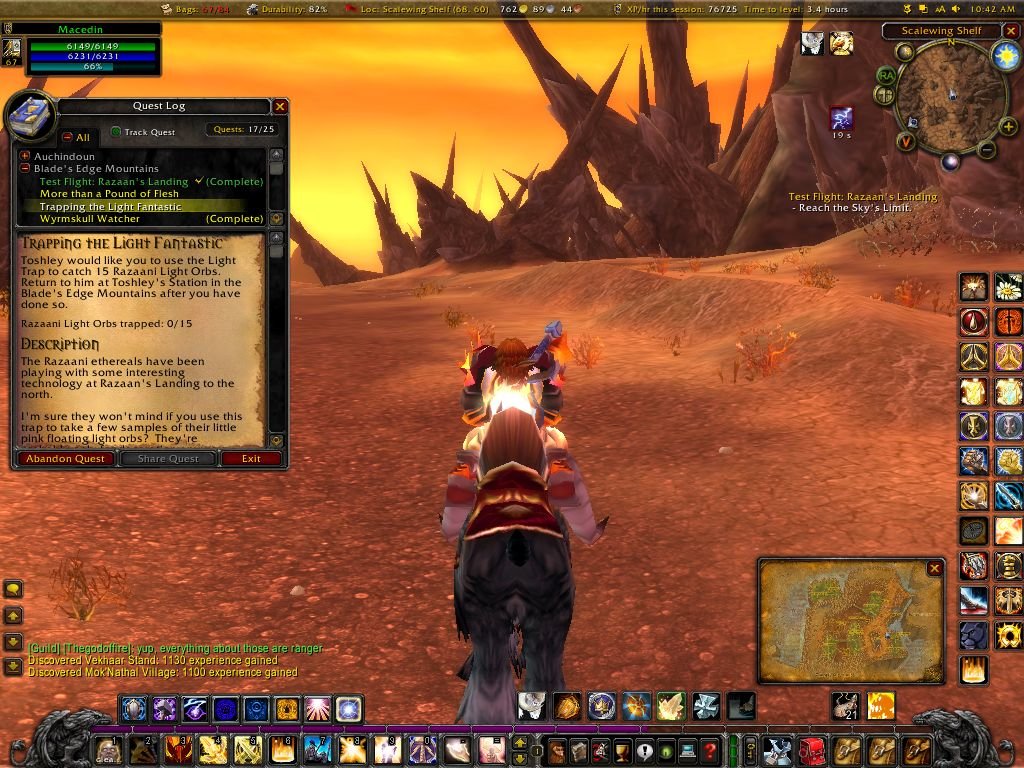Open the red backpack bag slot
Viewport: 1024px width, 768px height.
811,749
